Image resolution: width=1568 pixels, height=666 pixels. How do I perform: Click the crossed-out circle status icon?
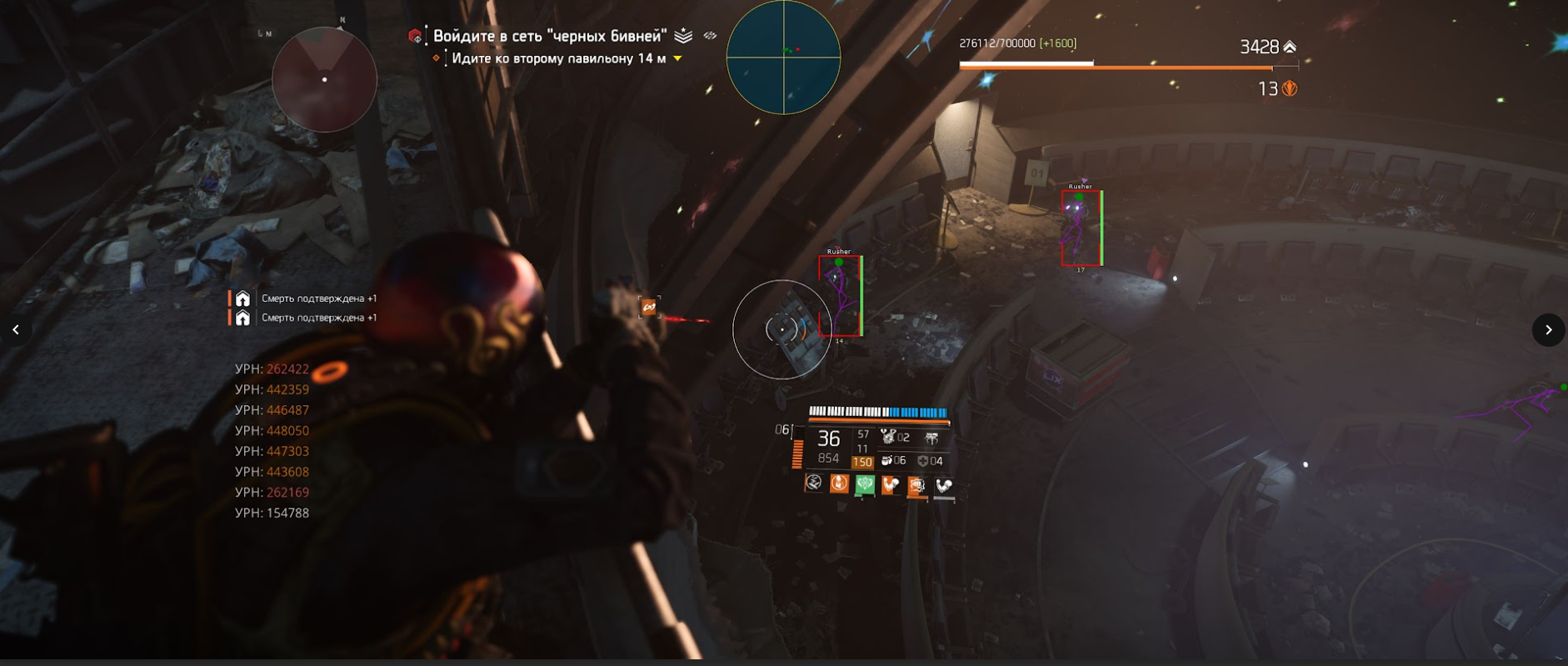coord(814,483)
